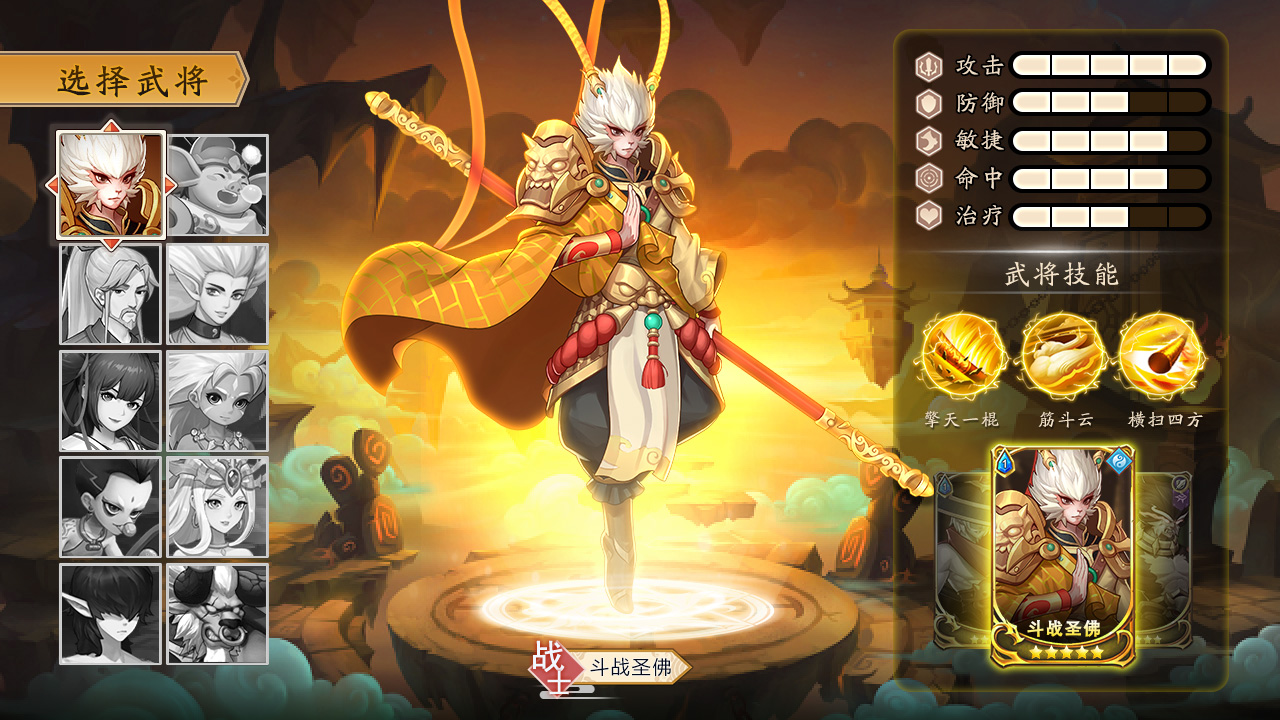Image resolution: width=1280 pixels, height=720 pixels.
Task: Click the 命中 accuracy stat icon
Action: tap(928, 174)
